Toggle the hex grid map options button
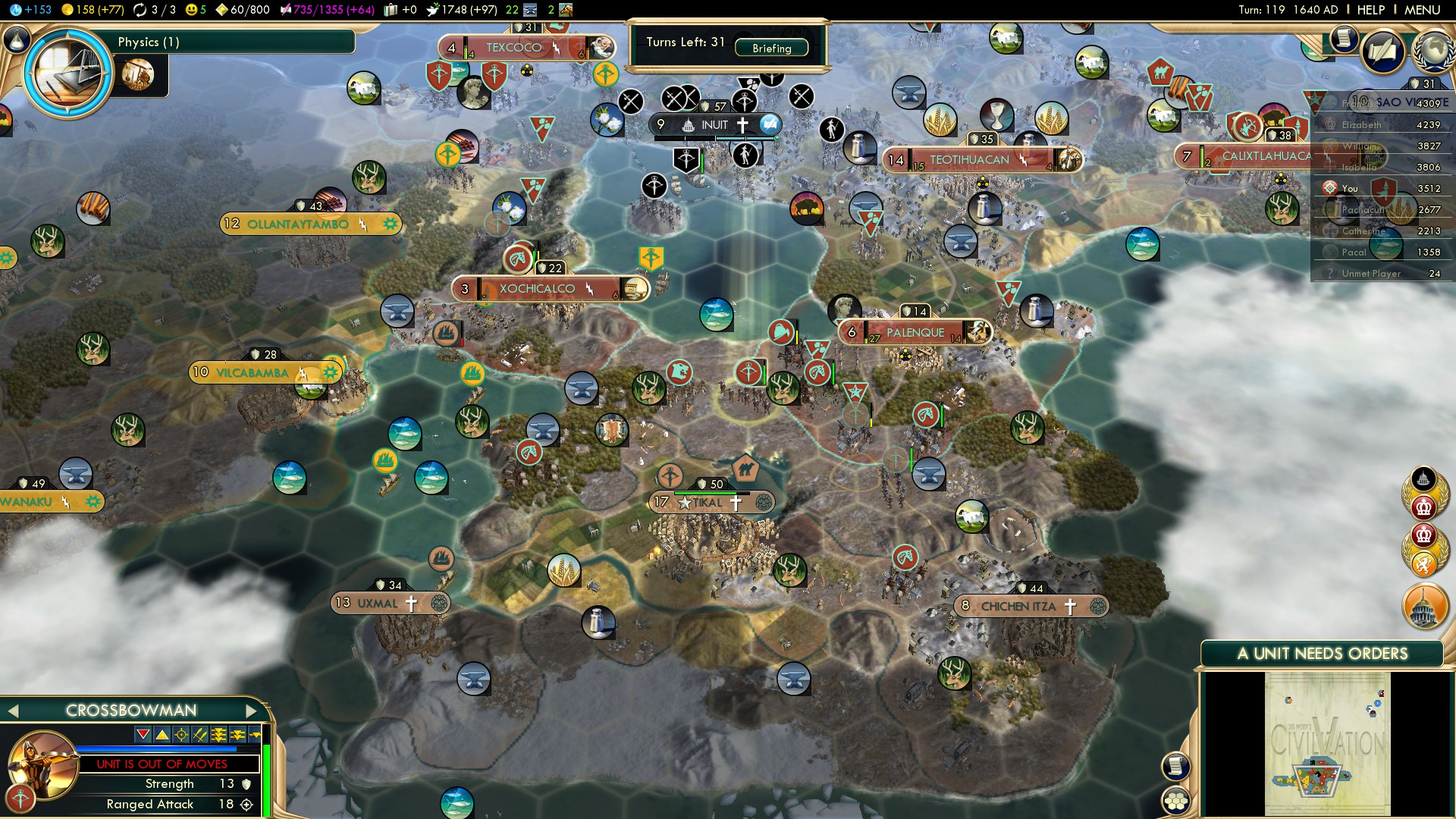1456x819 pixels. tap(1175, 800)
